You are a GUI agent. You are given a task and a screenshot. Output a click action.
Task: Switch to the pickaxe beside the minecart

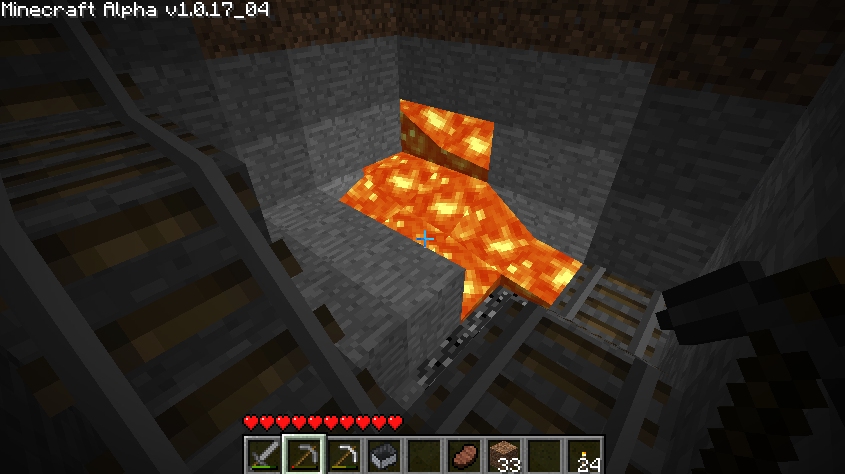click(x=344, y=455)
